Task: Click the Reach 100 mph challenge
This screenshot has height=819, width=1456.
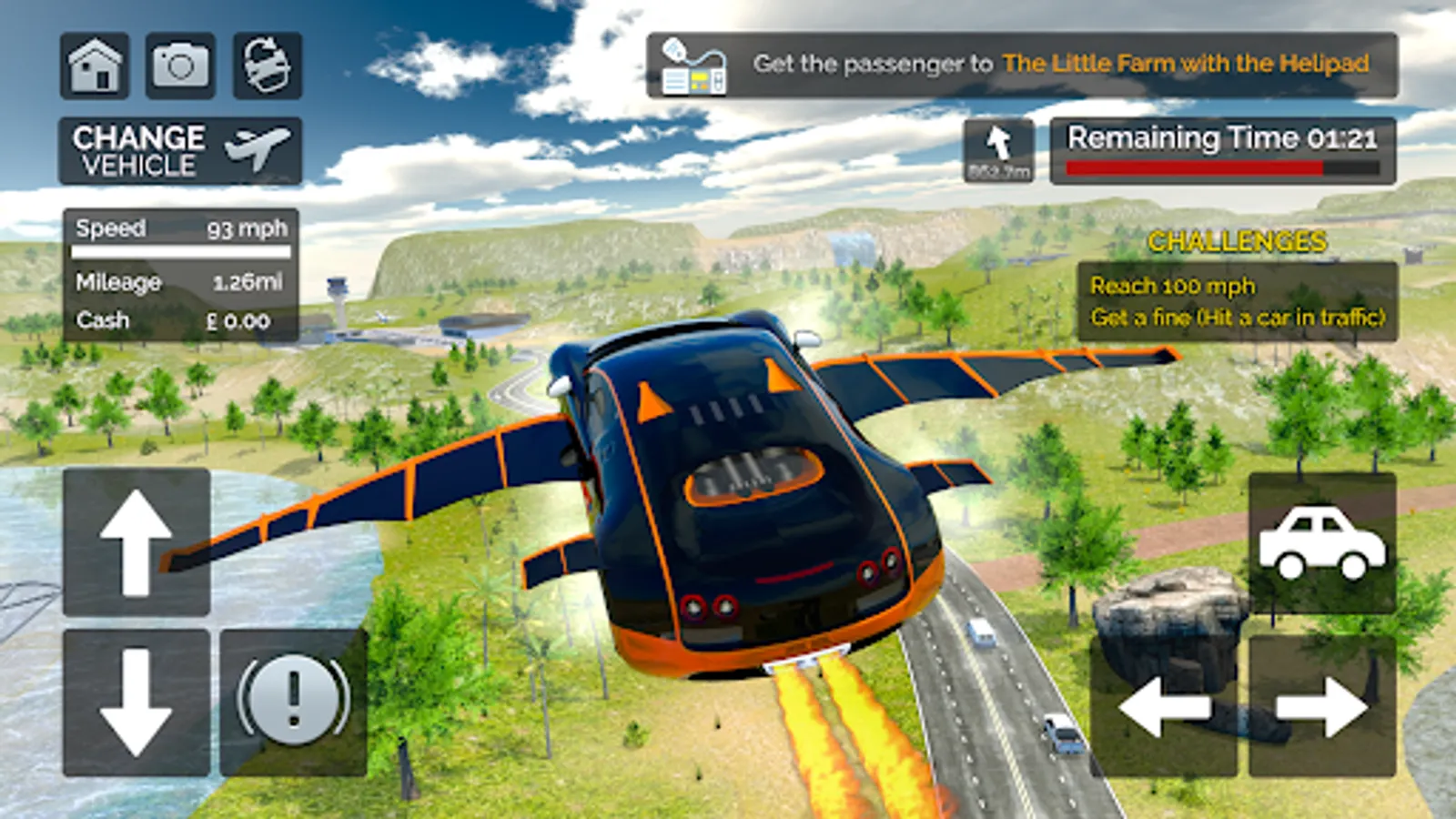Action: tap(1171, 285)
